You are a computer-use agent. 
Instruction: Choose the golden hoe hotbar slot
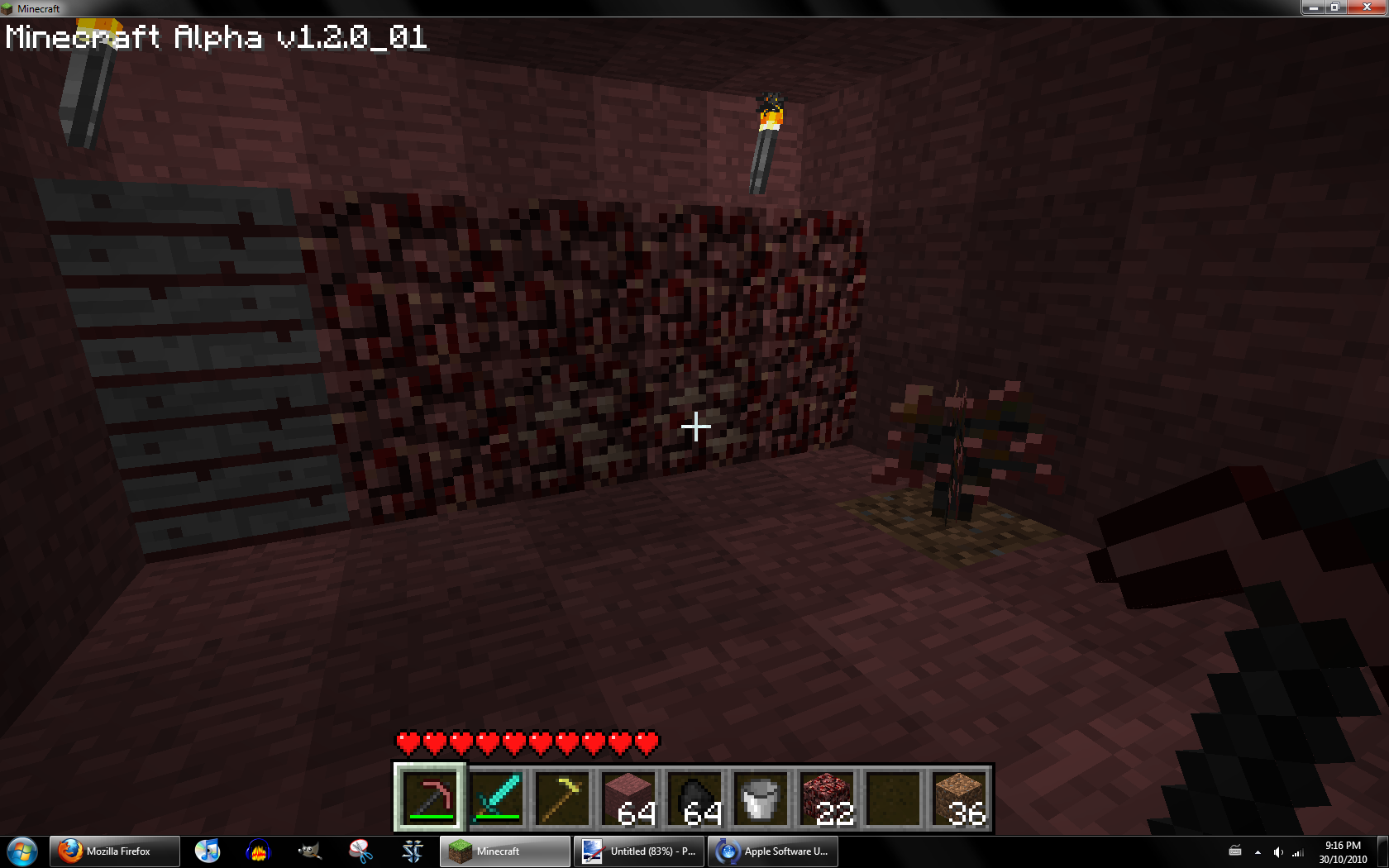point(562,798)
